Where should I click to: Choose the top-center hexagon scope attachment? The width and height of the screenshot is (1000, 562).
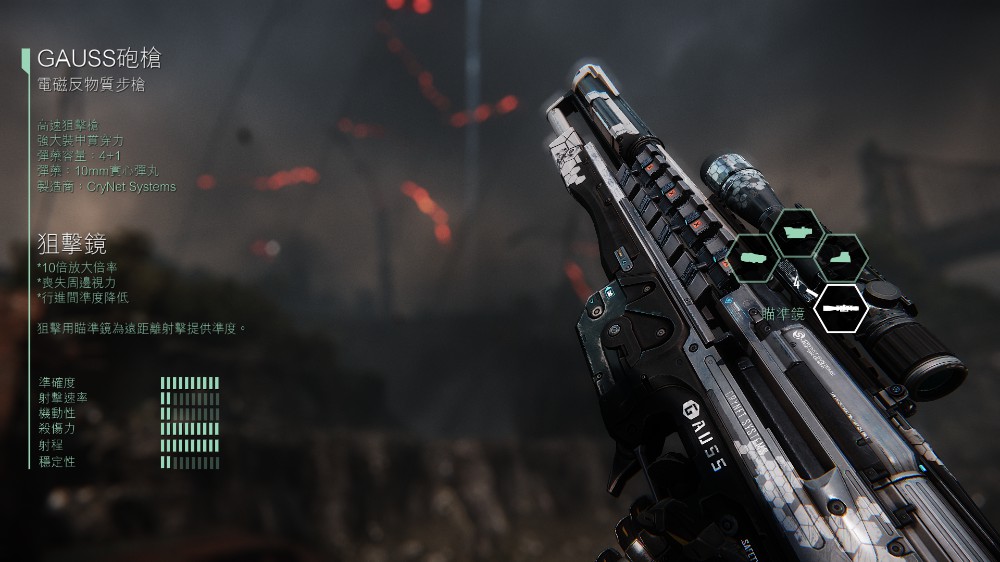click(x=797, y=232)
